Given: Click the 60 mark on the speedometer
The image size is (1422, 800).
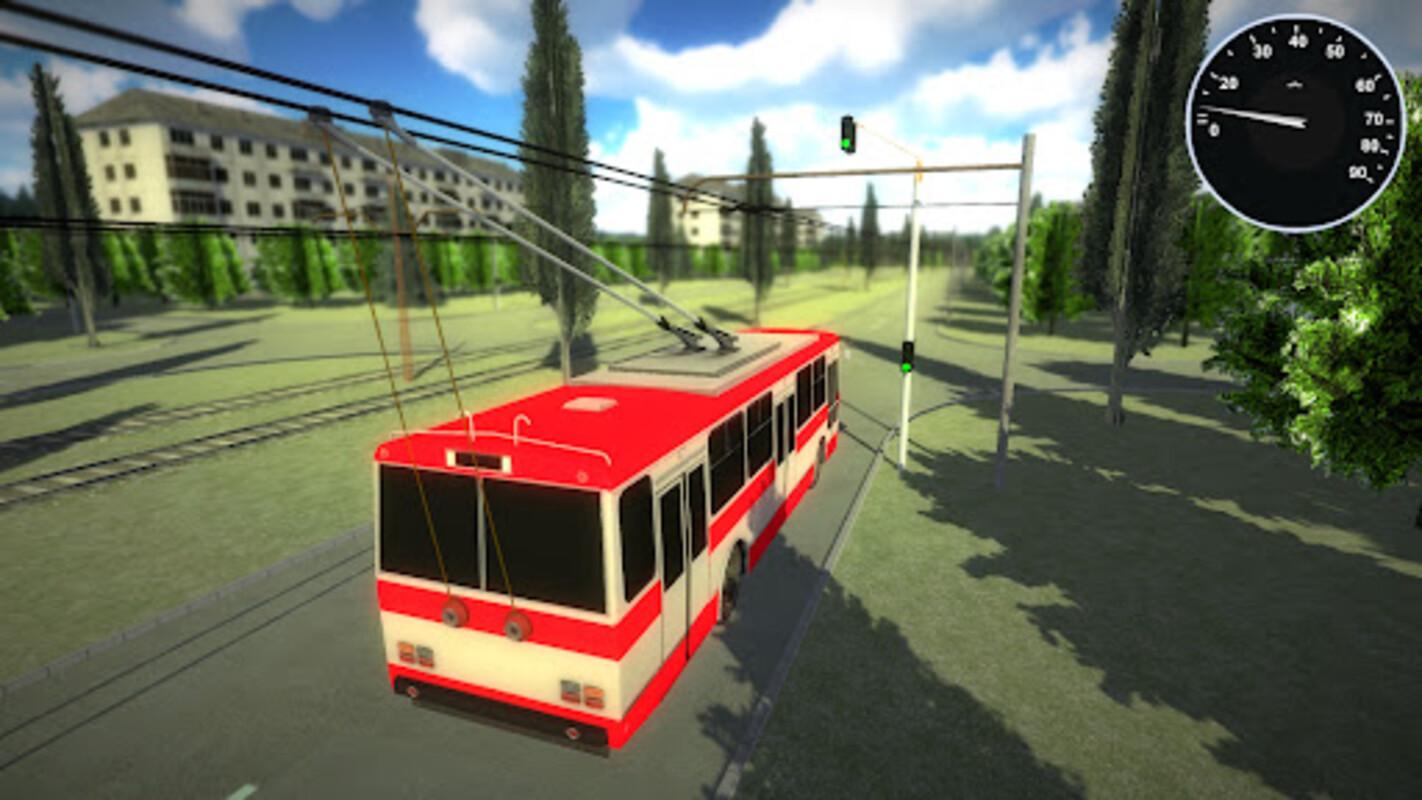Looking at the screenshot, I should [x=1364, y=85].
